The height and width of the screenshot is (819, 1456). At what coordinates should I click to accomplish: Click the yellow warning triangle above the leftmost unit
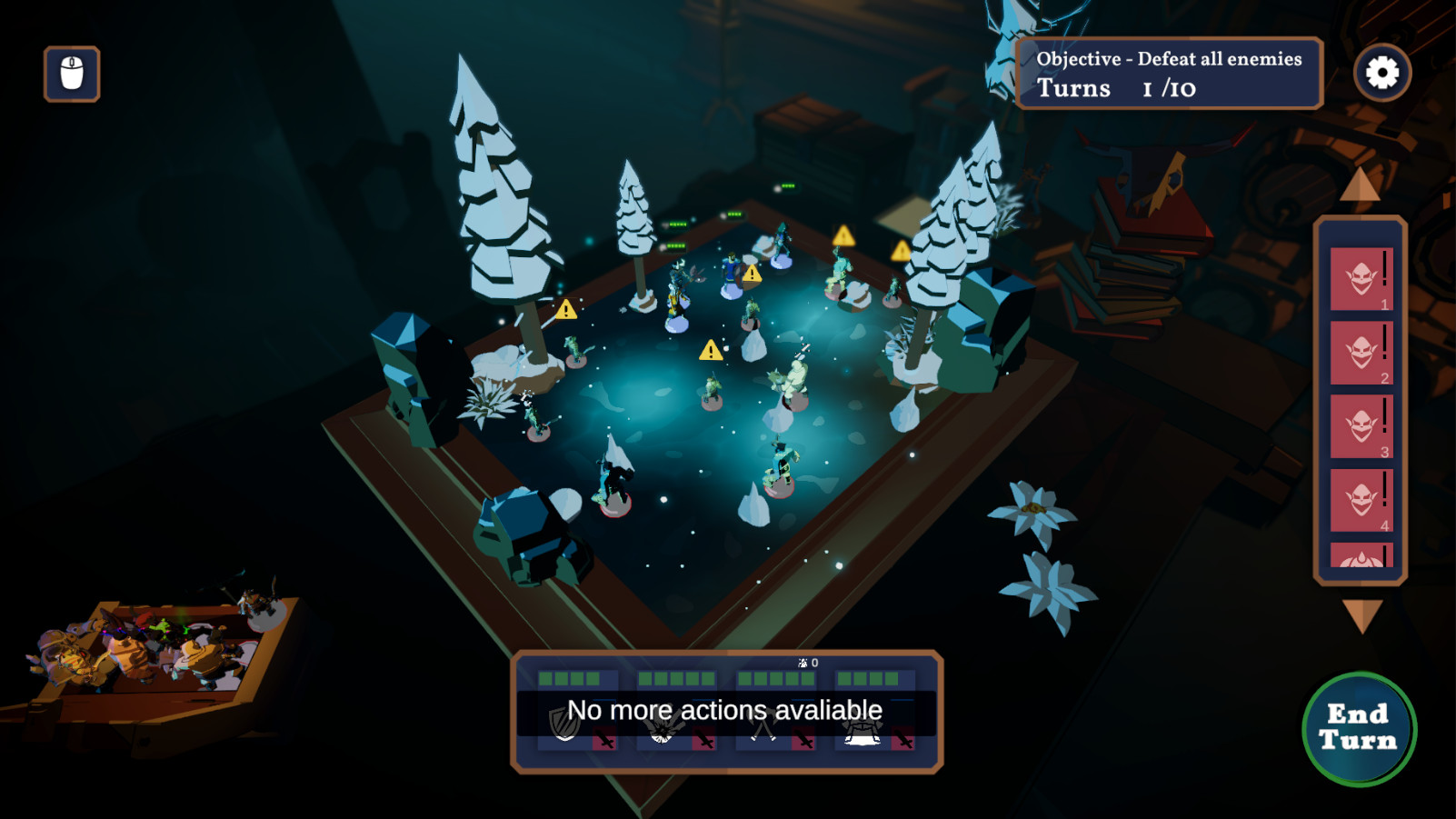(565, 311)
